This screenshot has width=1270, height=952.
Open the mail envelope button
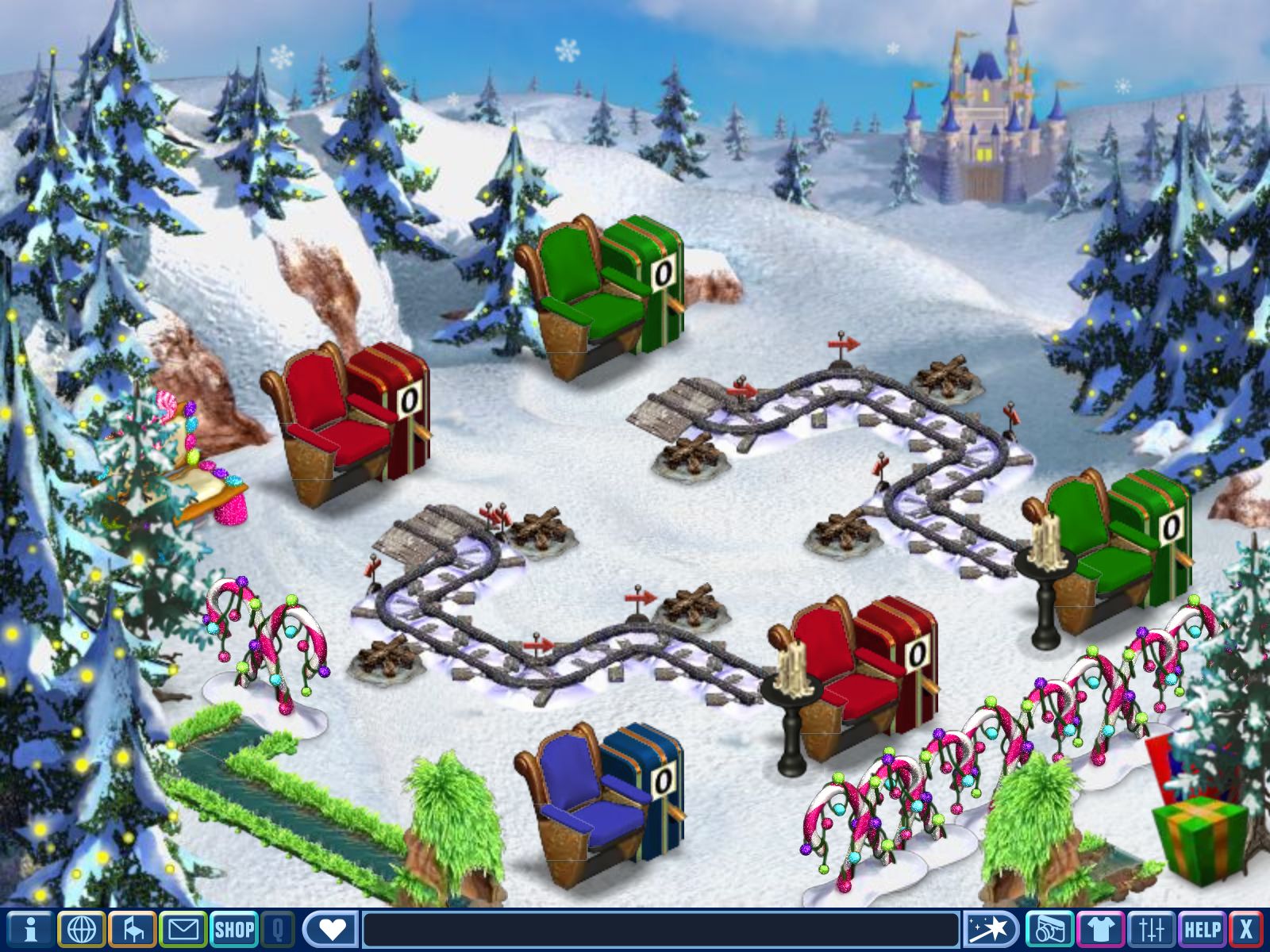point(183,929)
